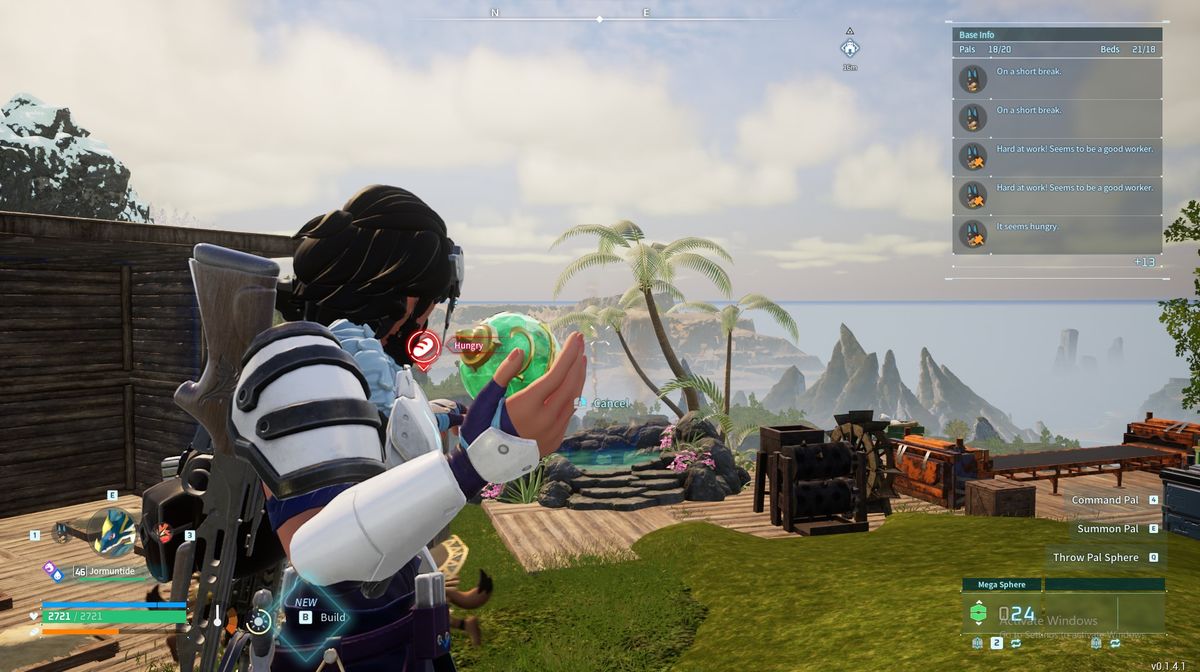Select the 'It seems hungry.' pal row
The image size is (1200, 672).
(x=1058, y=234)
